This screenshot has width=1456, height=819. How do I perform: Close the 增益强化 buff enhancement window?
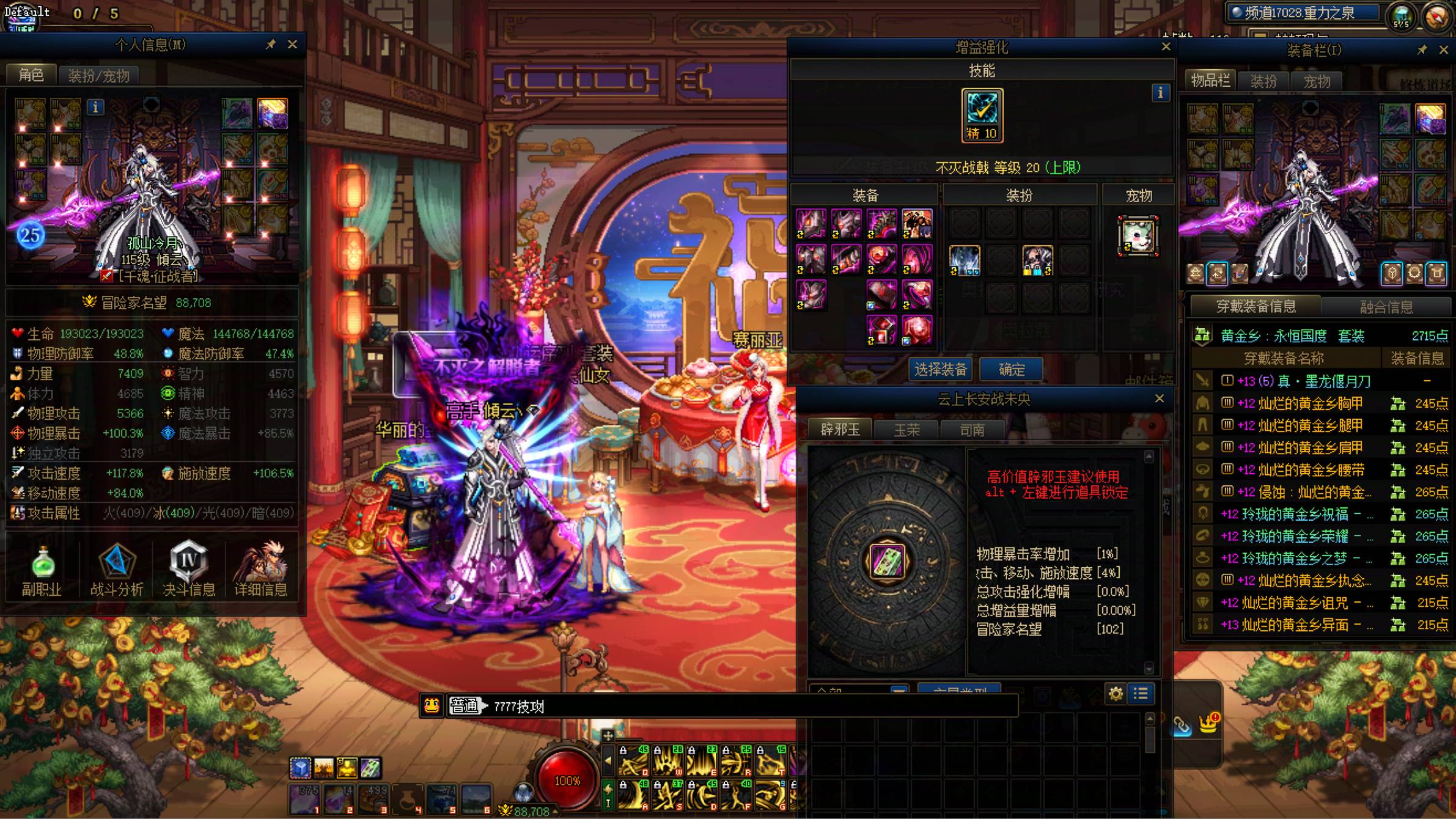point(1166,47)
